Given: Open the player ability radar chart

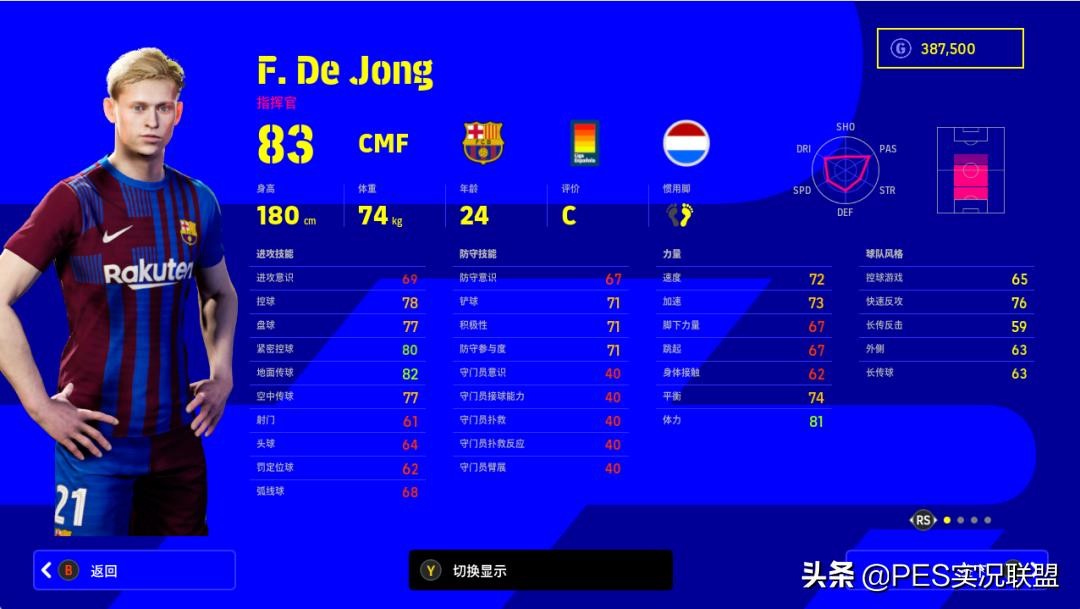Looking at the screenshot, I should [x=845, y=168].
